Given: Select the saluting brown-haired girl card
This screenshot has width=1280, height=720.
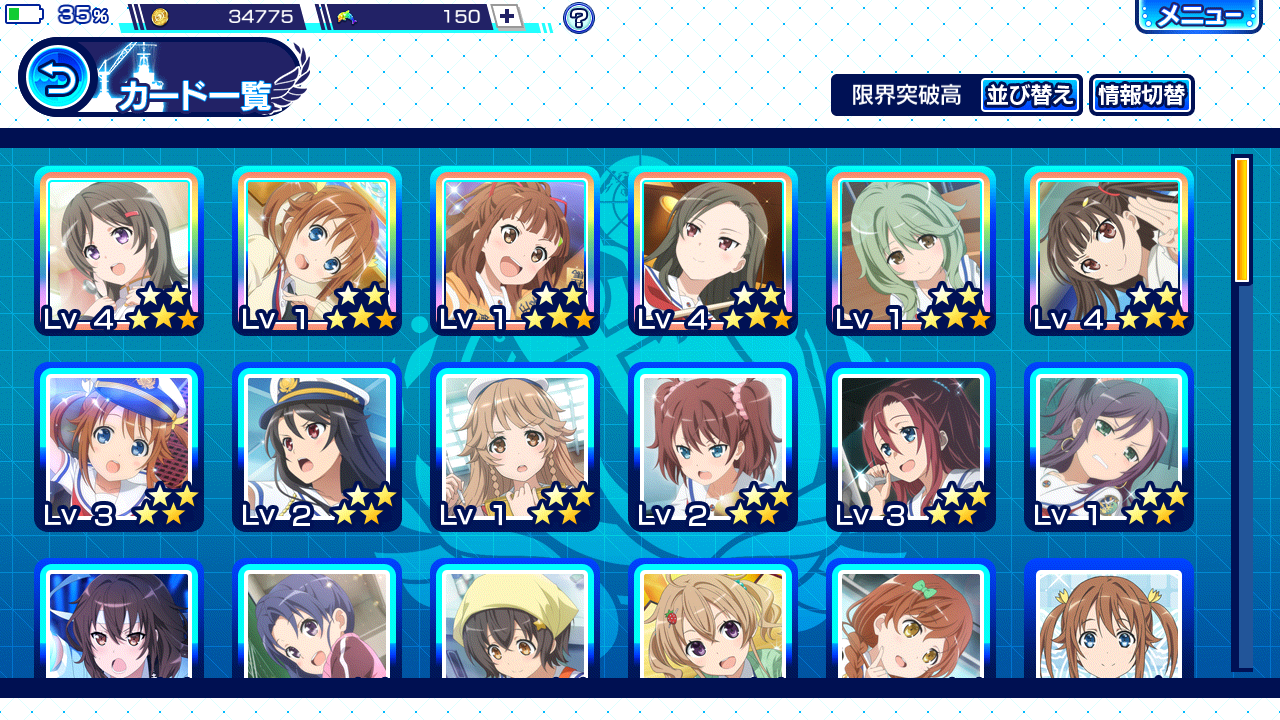Looking at the screenshot, I should coord(1109,250).
